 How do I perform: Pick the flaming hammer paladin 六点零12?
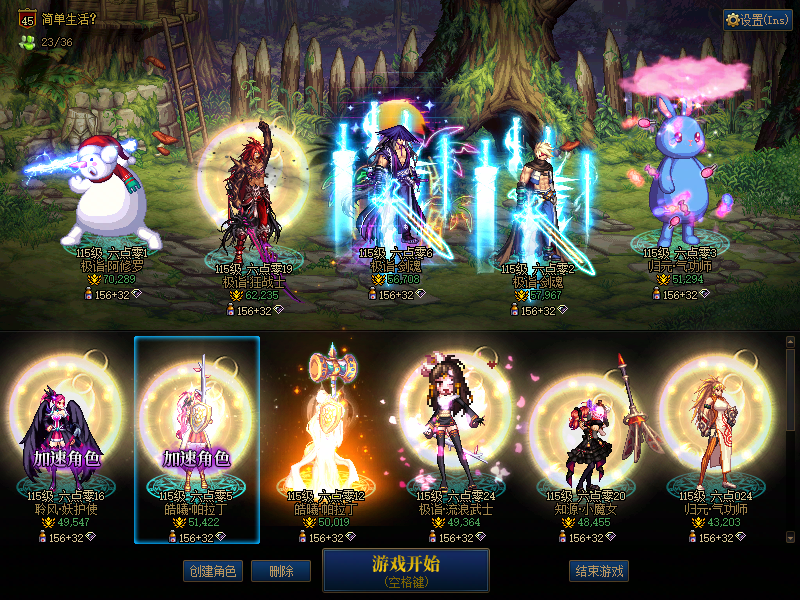click(328, 430)
